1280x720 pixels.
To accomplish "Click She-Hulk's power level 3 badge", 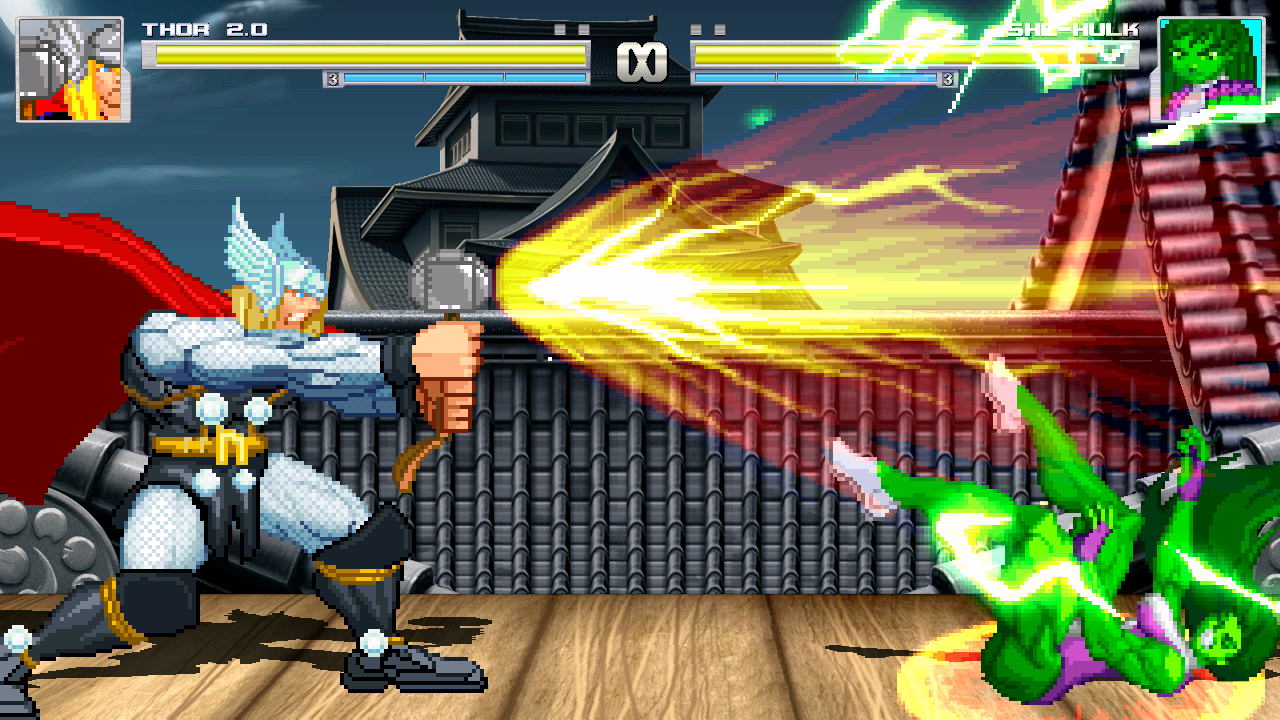I will (x=948, y=78).
